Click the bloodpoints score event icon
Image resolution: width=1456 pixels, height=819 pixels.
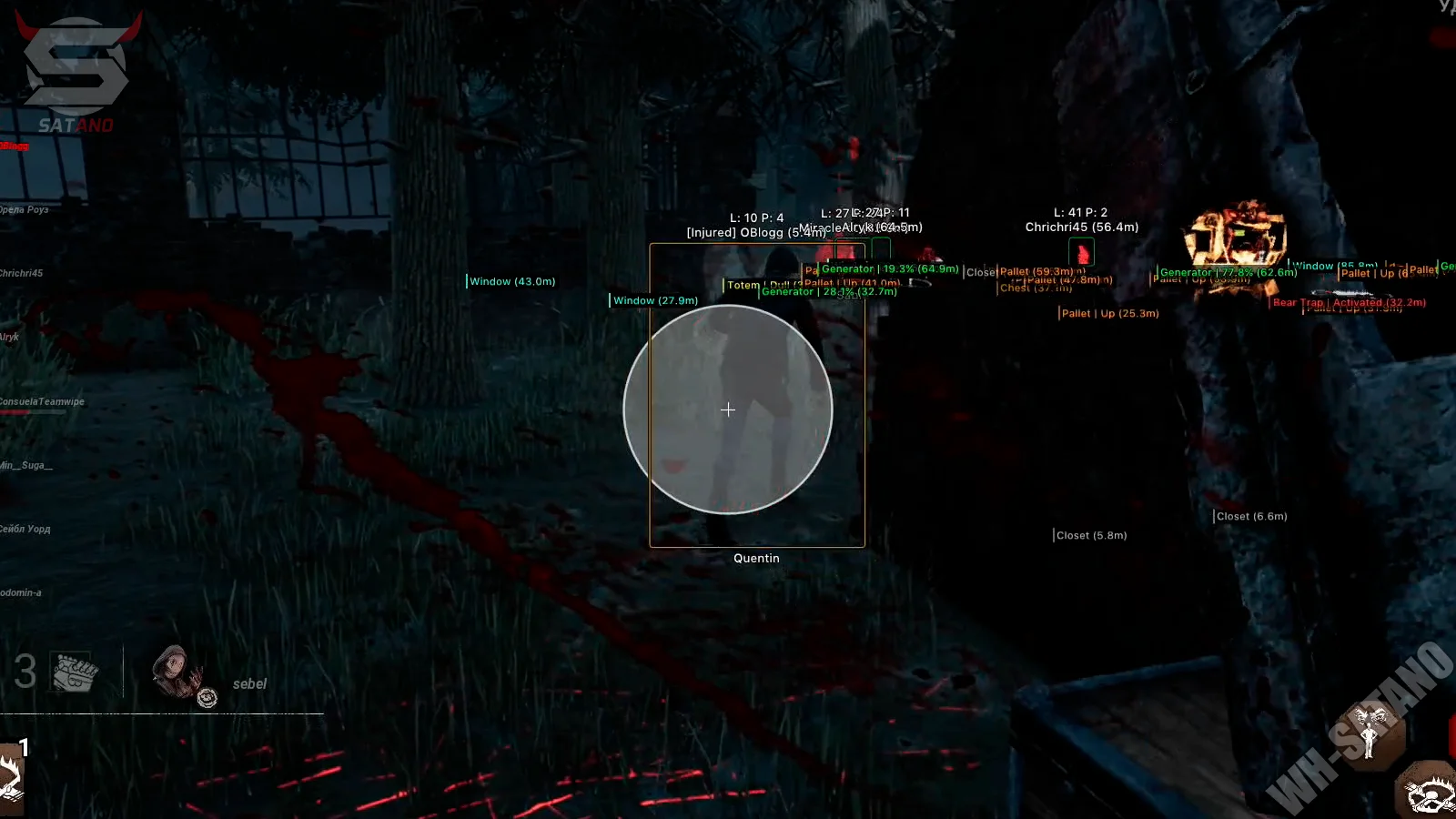point(70,672)
